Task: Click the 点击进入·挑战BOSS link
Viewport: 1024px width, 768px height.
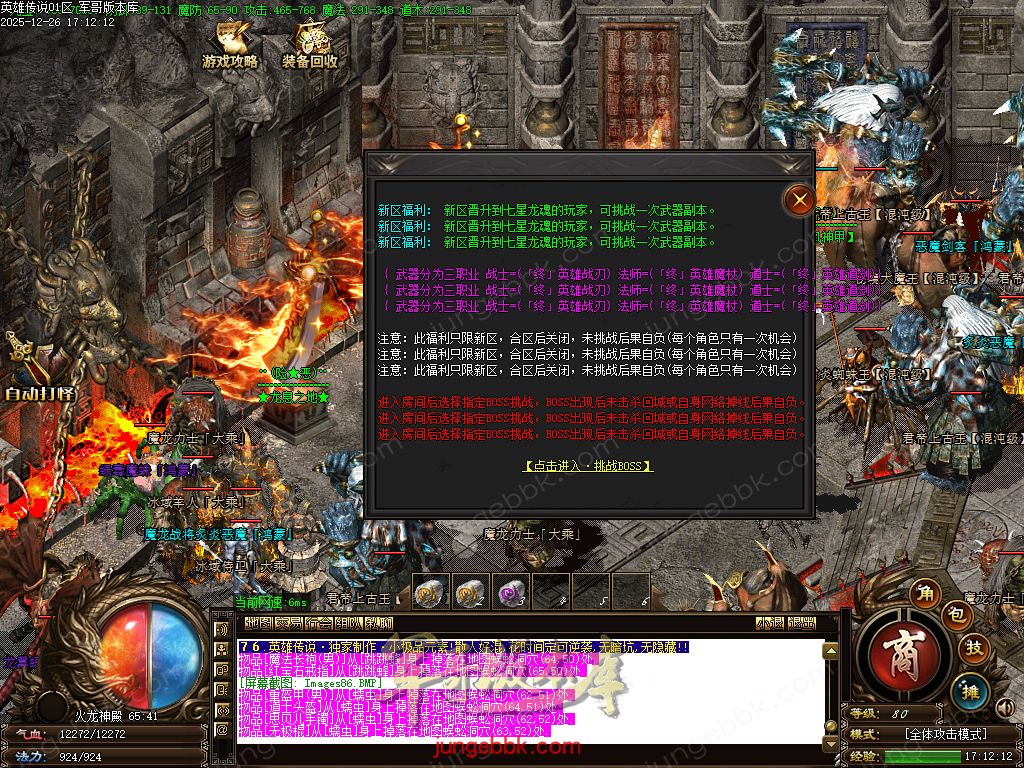Action: click(x=588, y=466)
